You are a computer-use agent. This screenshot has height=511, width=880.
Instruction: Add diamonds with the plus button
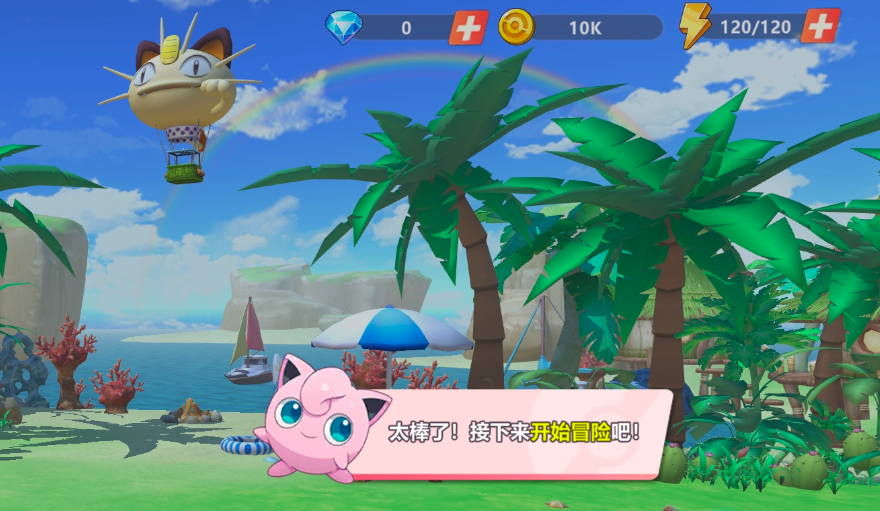click(x=467, y=27)
